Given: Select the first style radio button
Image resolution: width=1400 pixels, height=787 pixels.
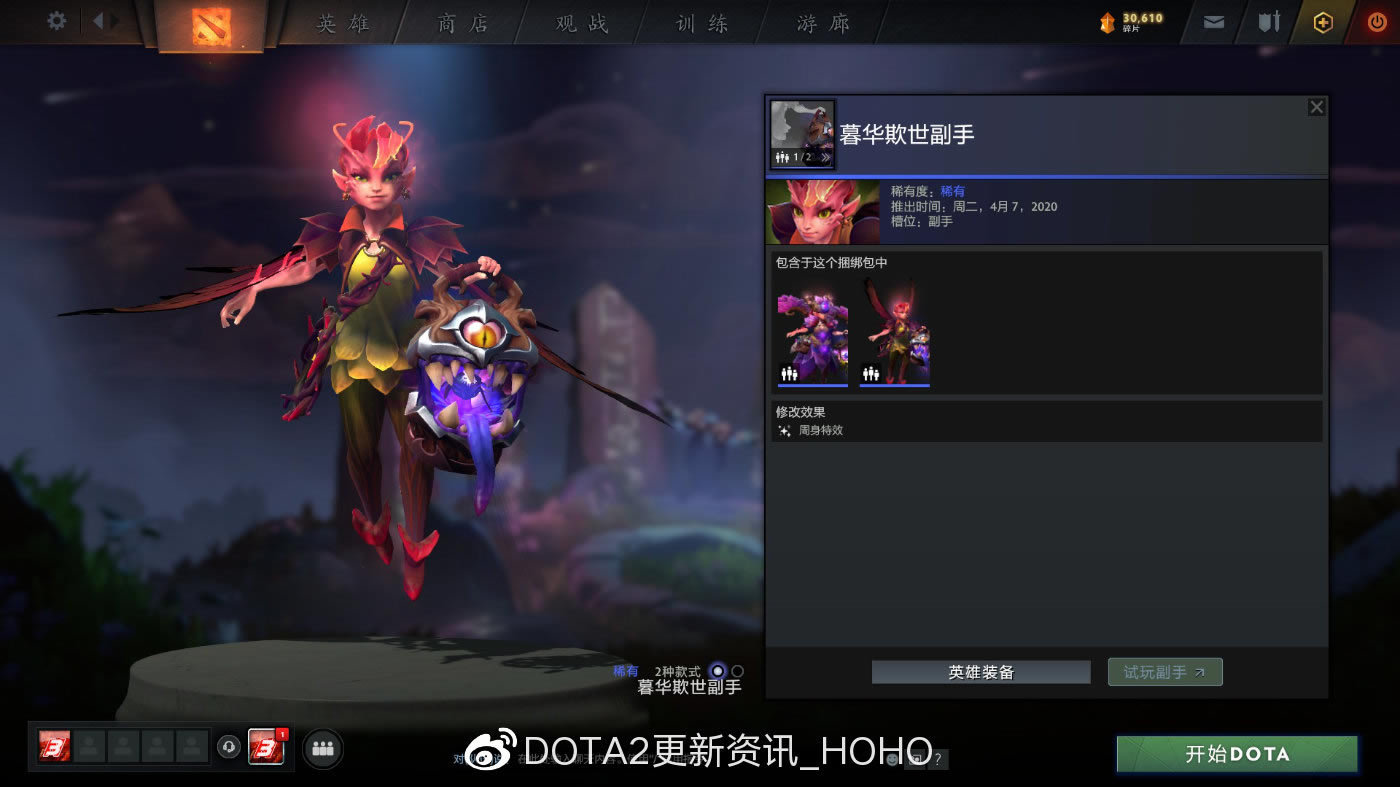Looking at the screenshot, I should click(x=717, y=671).
